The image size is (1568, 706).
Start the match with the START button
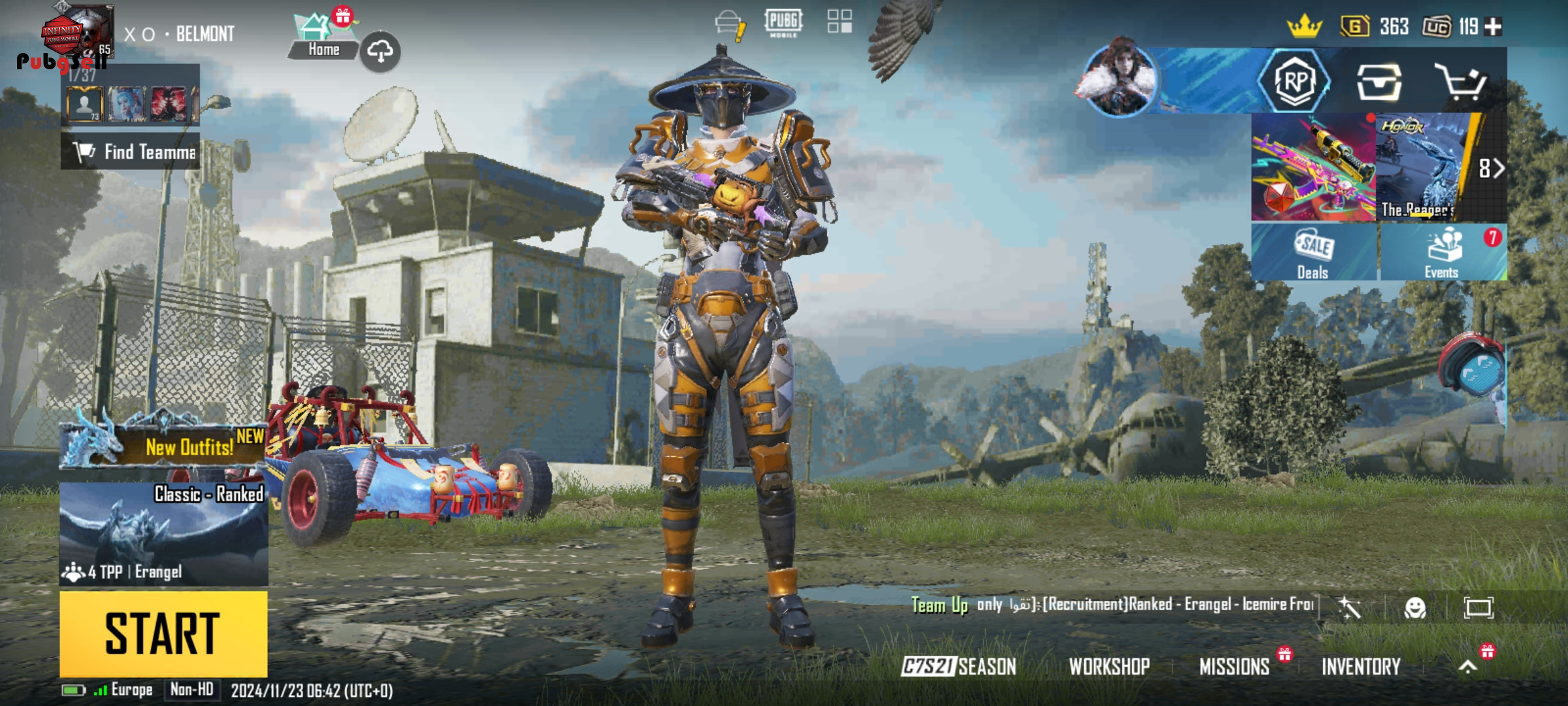[163, 633]
